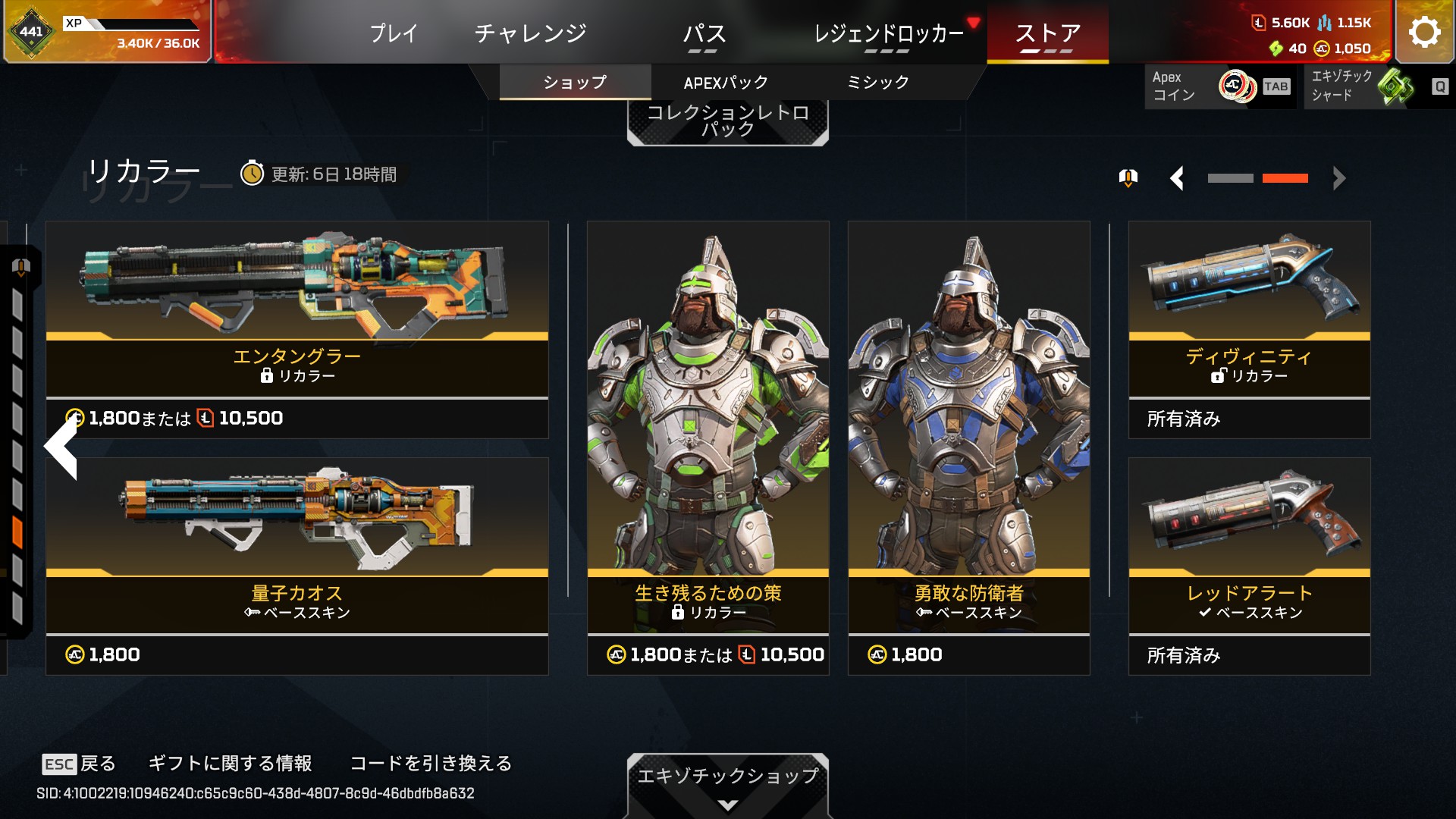Screen dimensions: 1456x819
Task: Select the ストア tab
Action: coord(1047,33)
